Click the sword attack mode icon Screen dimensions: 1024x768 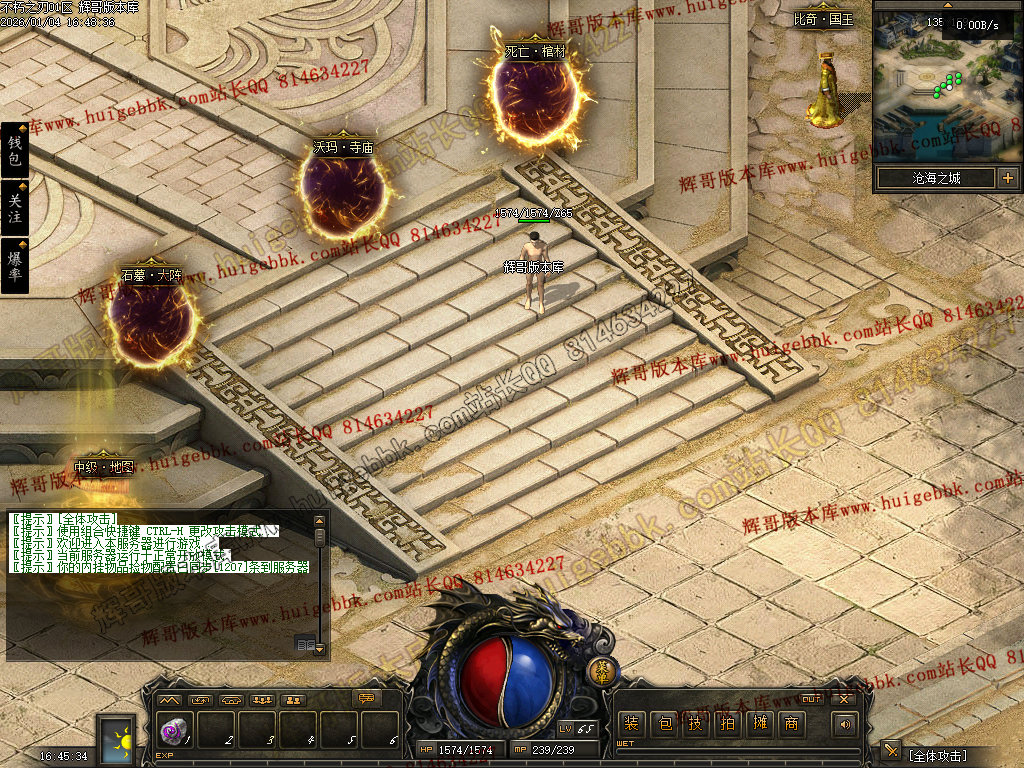click(891, 751)
